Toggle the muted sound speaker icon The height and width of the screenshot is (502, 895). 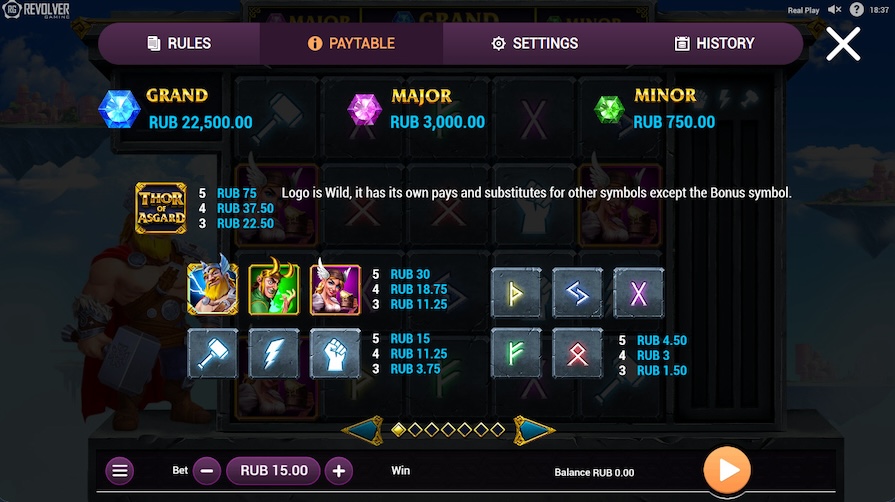834,10
